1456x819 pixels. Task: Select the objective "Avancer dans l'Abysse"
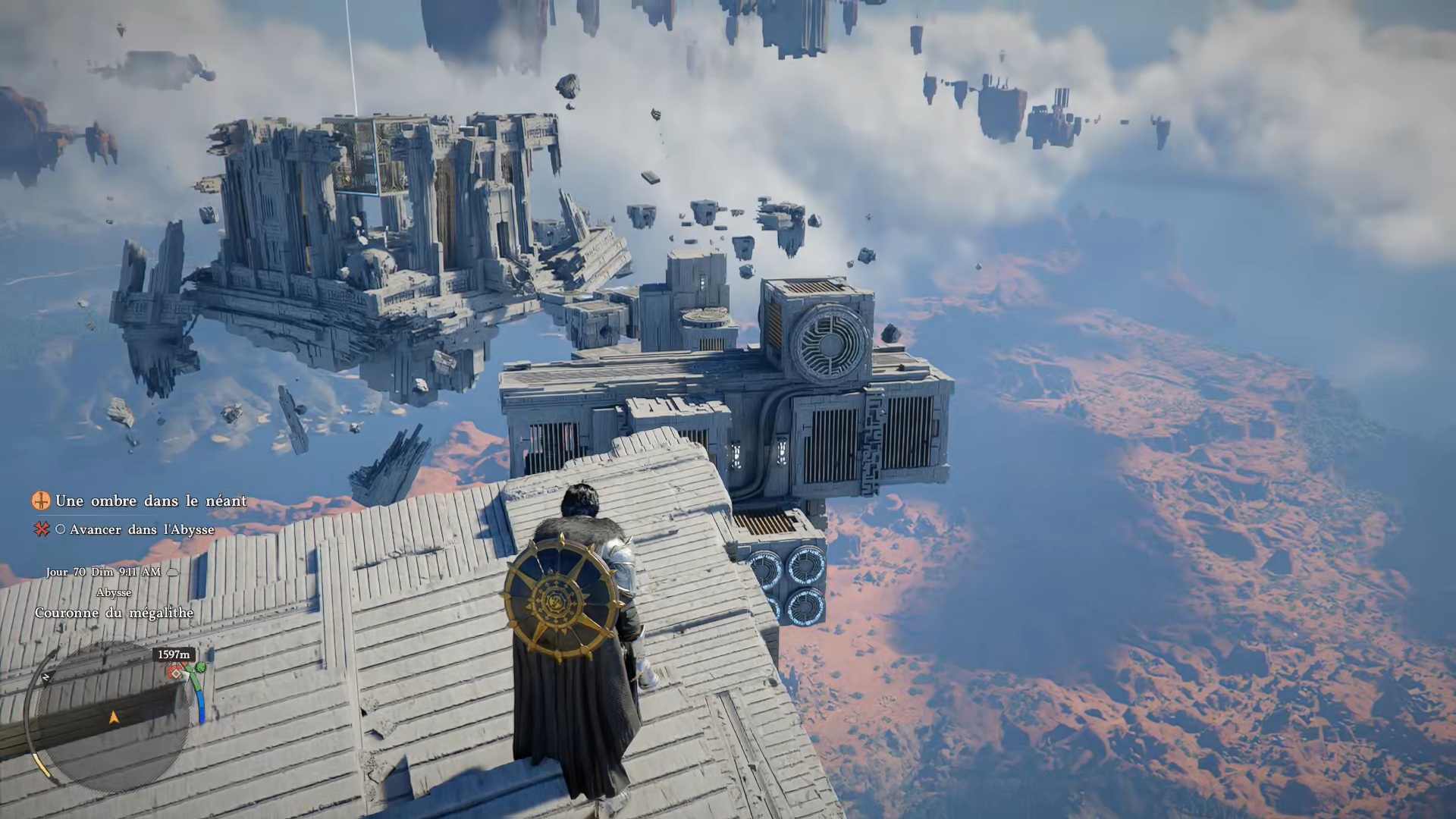142,530
